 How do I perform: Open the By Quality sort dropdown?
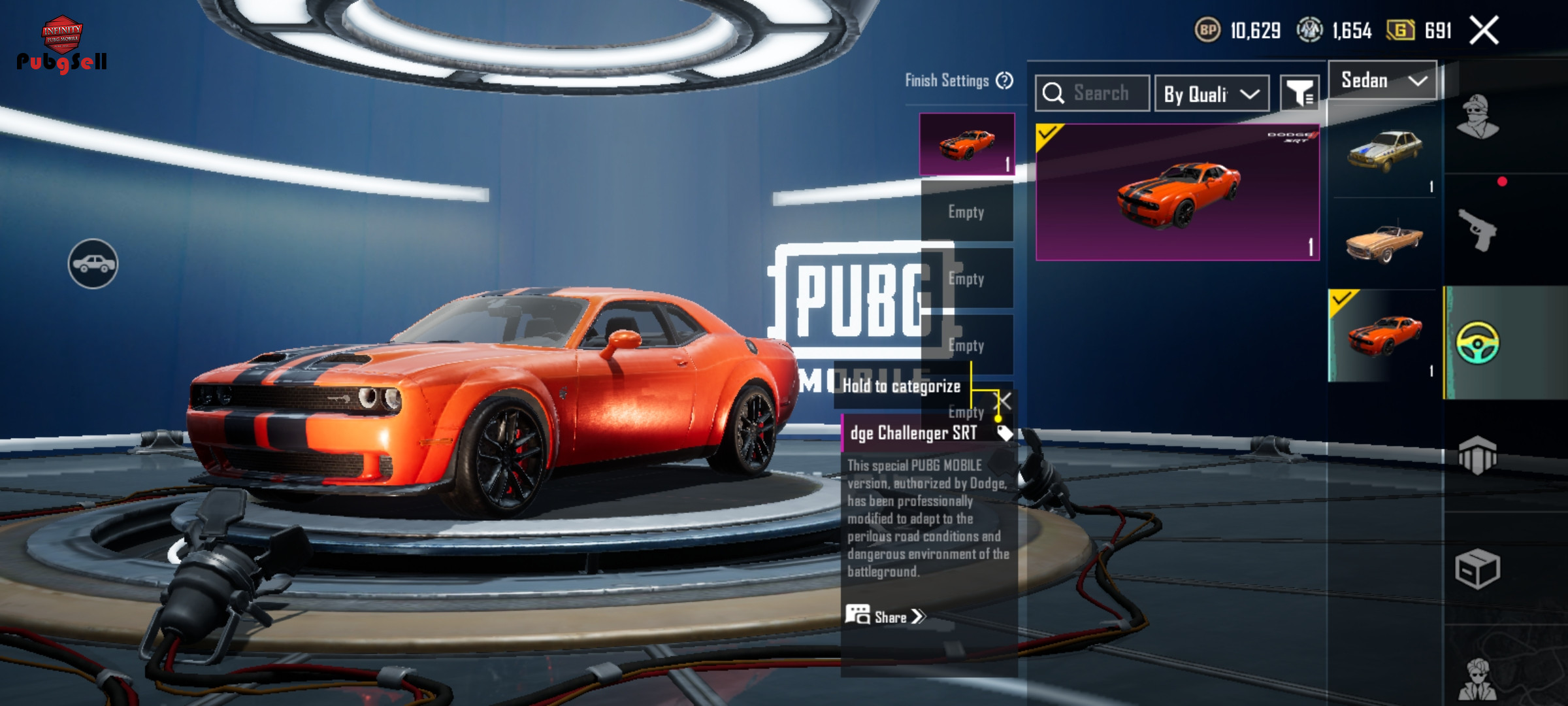[1211, 94]
